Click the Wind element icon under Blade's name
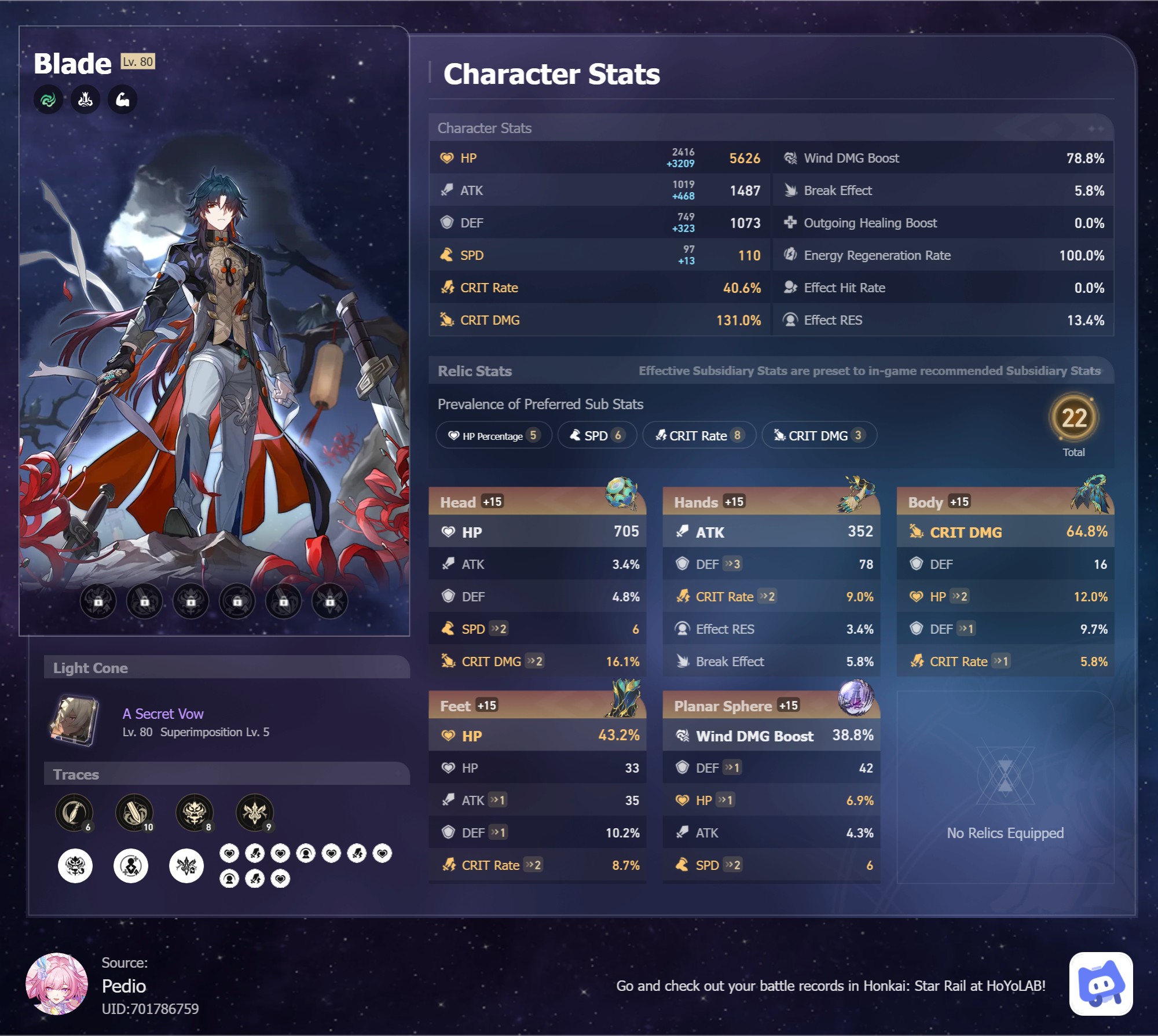Viewport: 1158px width, 1036px height. (x=48, y=100)
